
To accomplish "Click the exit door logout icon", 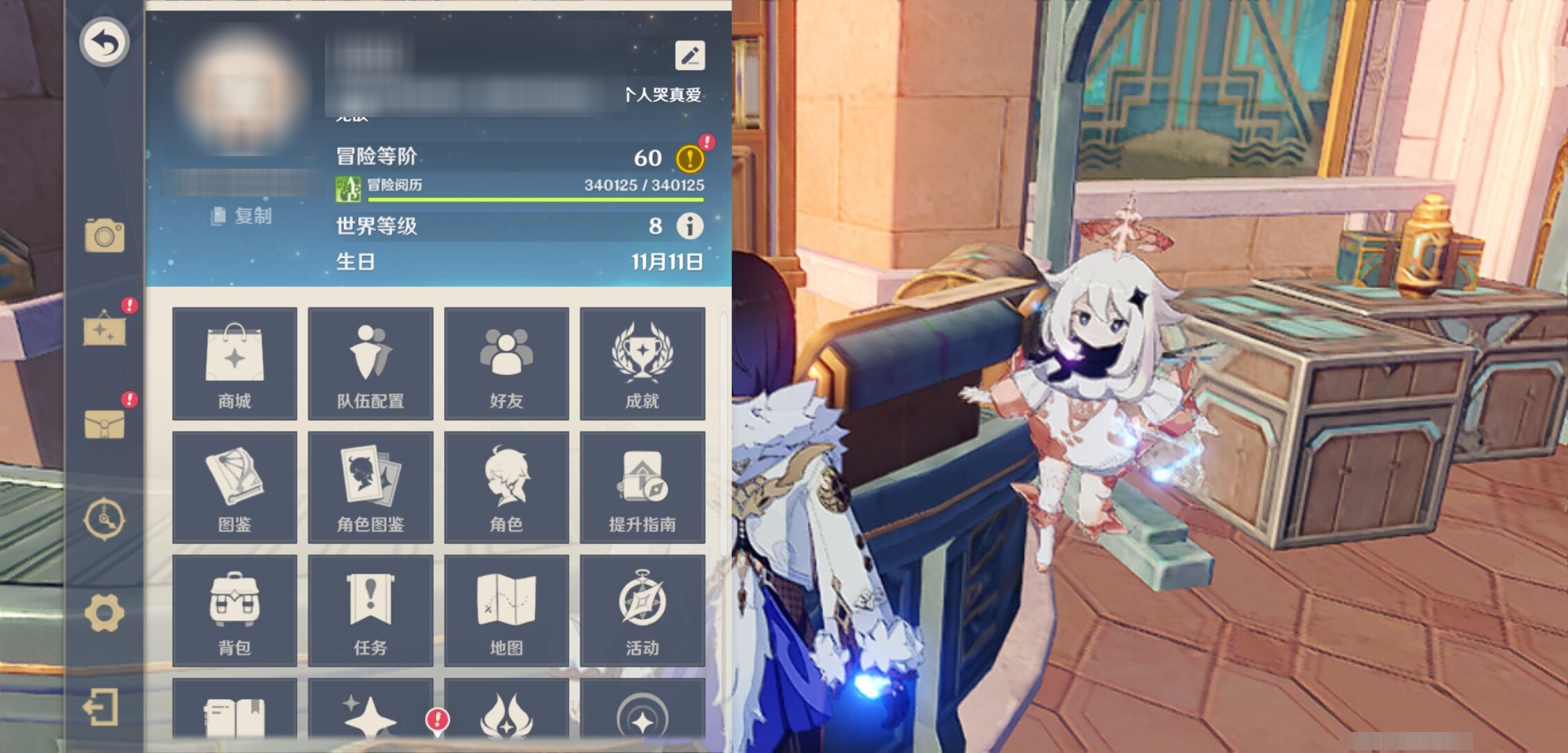I will click(101, 708).
